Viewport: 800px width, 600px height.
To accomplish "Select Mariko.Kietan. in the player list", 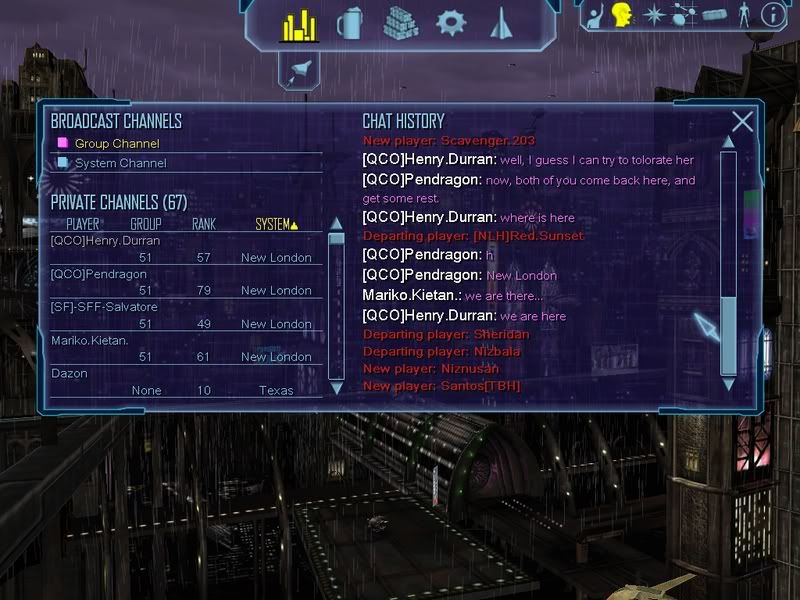I will click(90, 340).
